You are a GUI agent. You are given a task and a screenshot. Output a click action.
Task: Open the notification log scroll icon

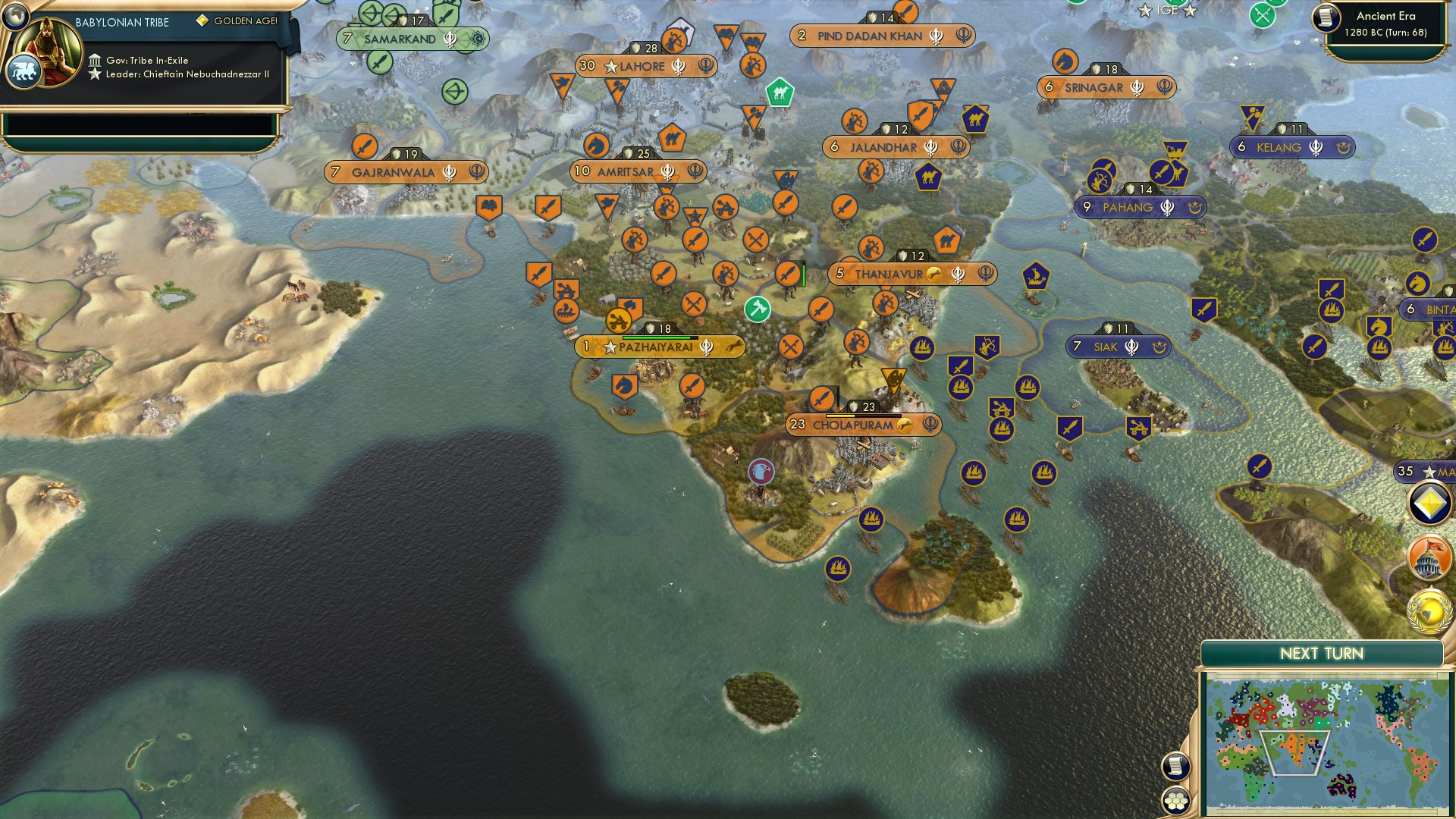click(1175, 766)
